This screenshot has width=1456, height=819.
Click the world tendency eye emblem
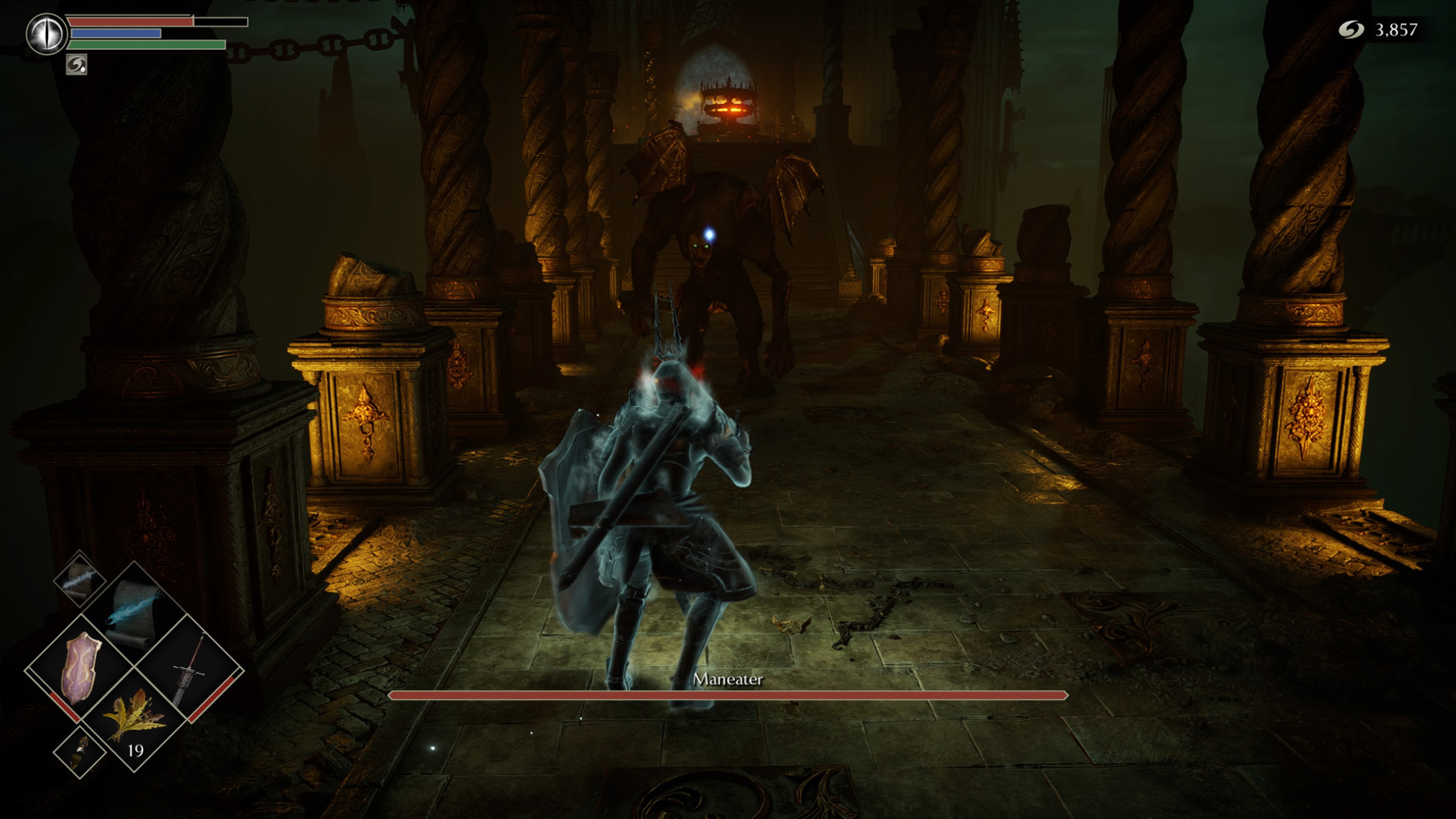pyautogui.click(x=46, y=34)
